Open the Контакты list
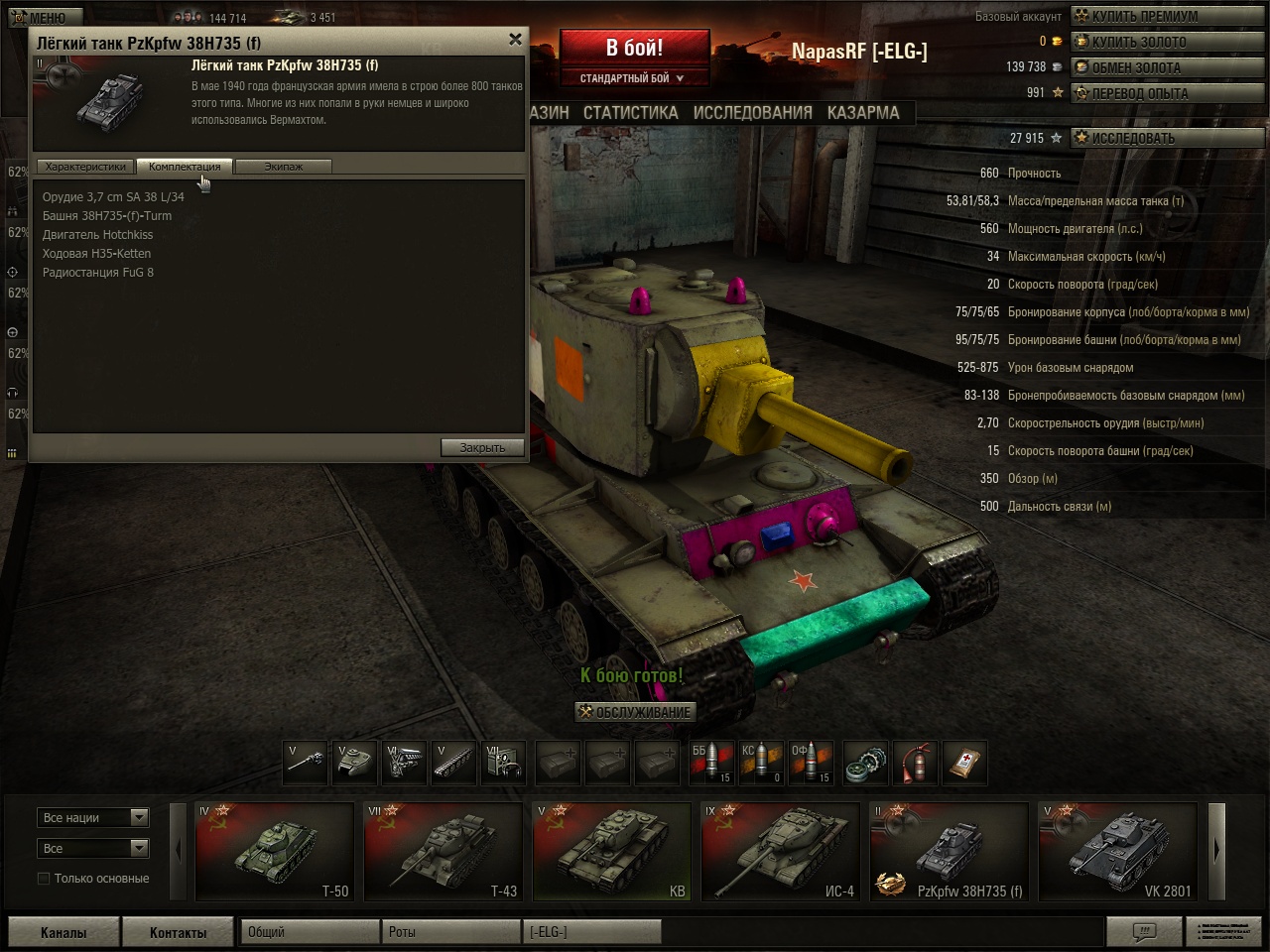 tap(178, 932)
